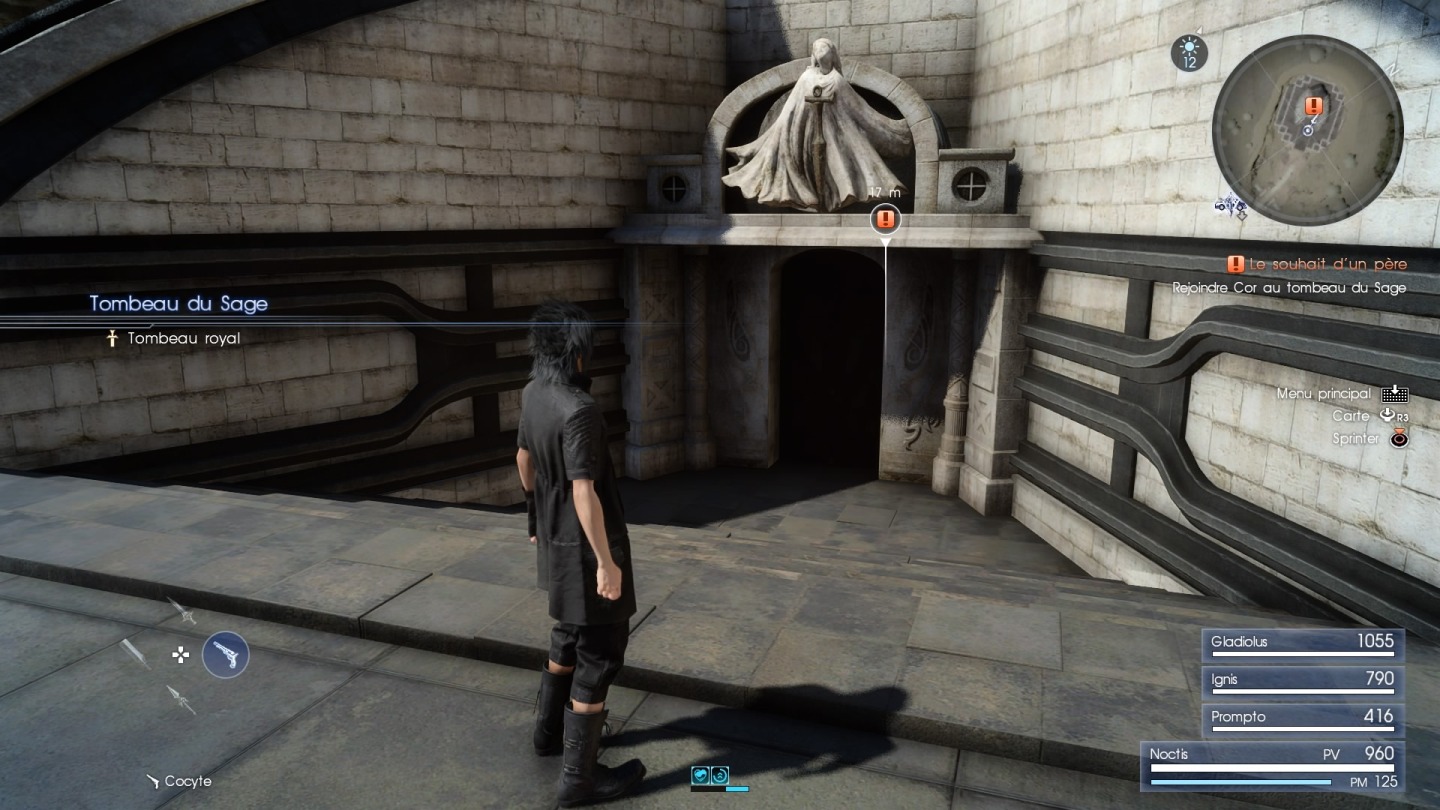Select the 17 m quest waypoint marker
1440x810 pixels.
(885, 219)
